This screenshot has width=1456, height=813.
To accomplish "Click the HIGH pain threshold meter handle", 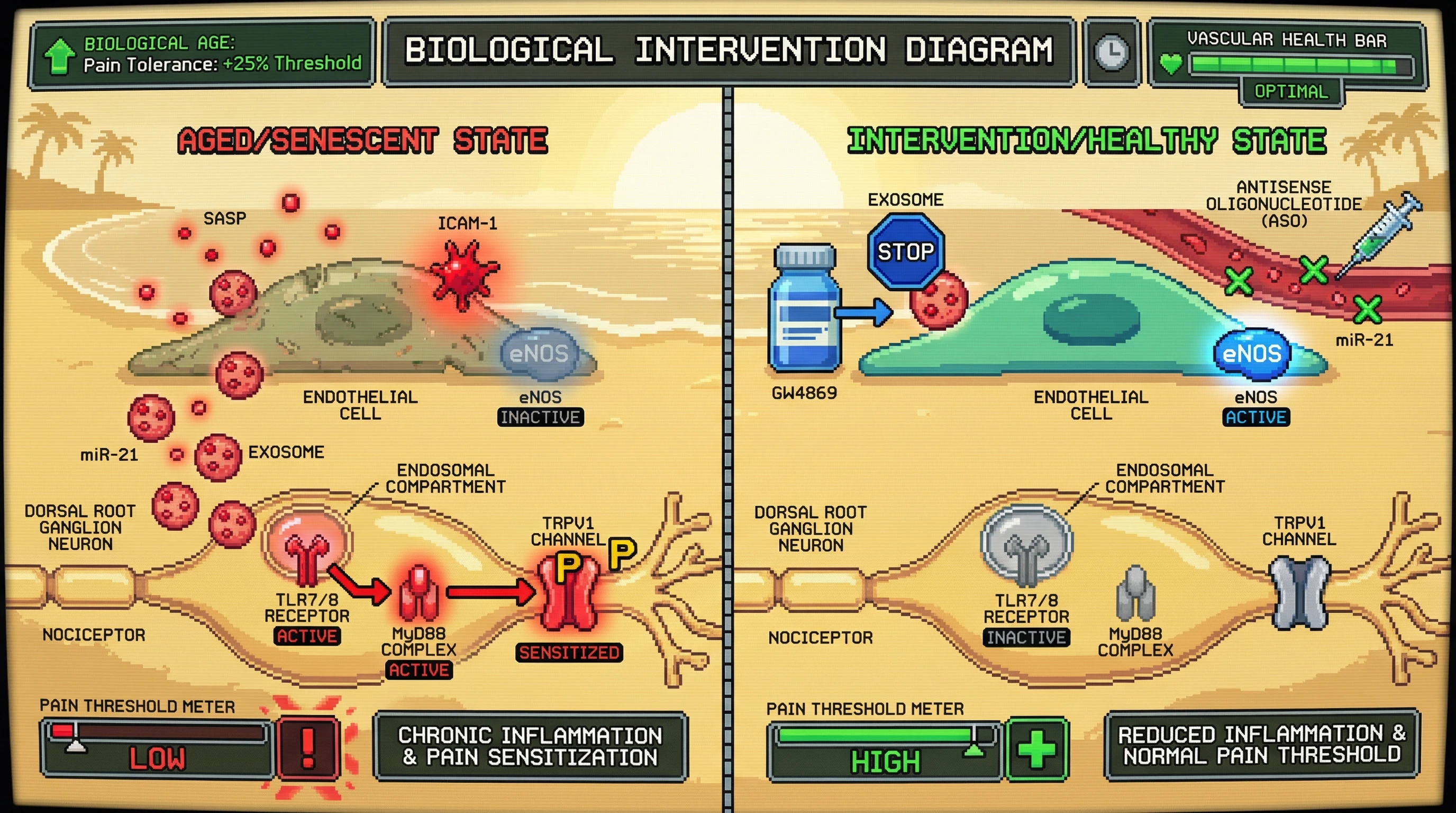I will click(x=975, y=742).
